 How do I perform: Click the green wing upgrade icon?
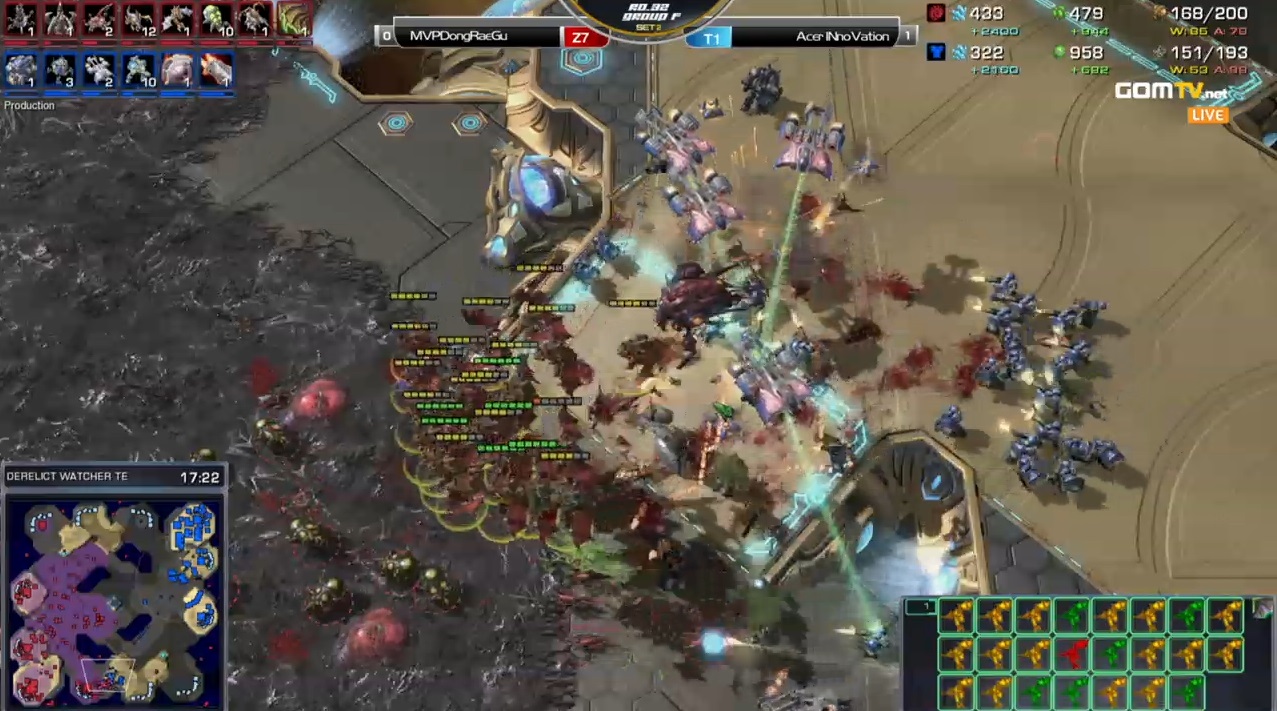tap(293, 19)
